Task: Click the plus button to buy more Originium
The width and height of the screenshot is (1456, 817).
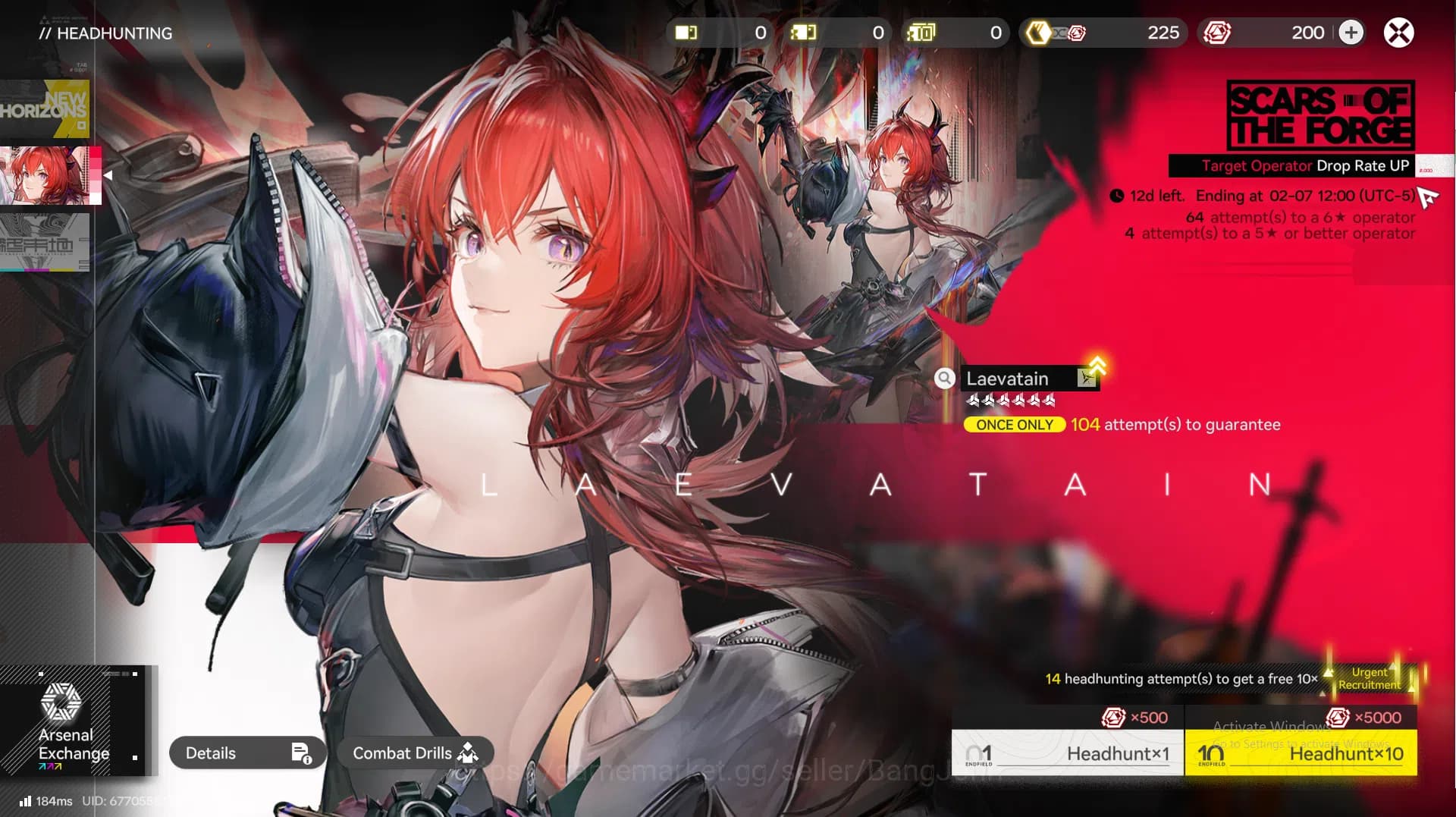Action: coord(1351,33)
